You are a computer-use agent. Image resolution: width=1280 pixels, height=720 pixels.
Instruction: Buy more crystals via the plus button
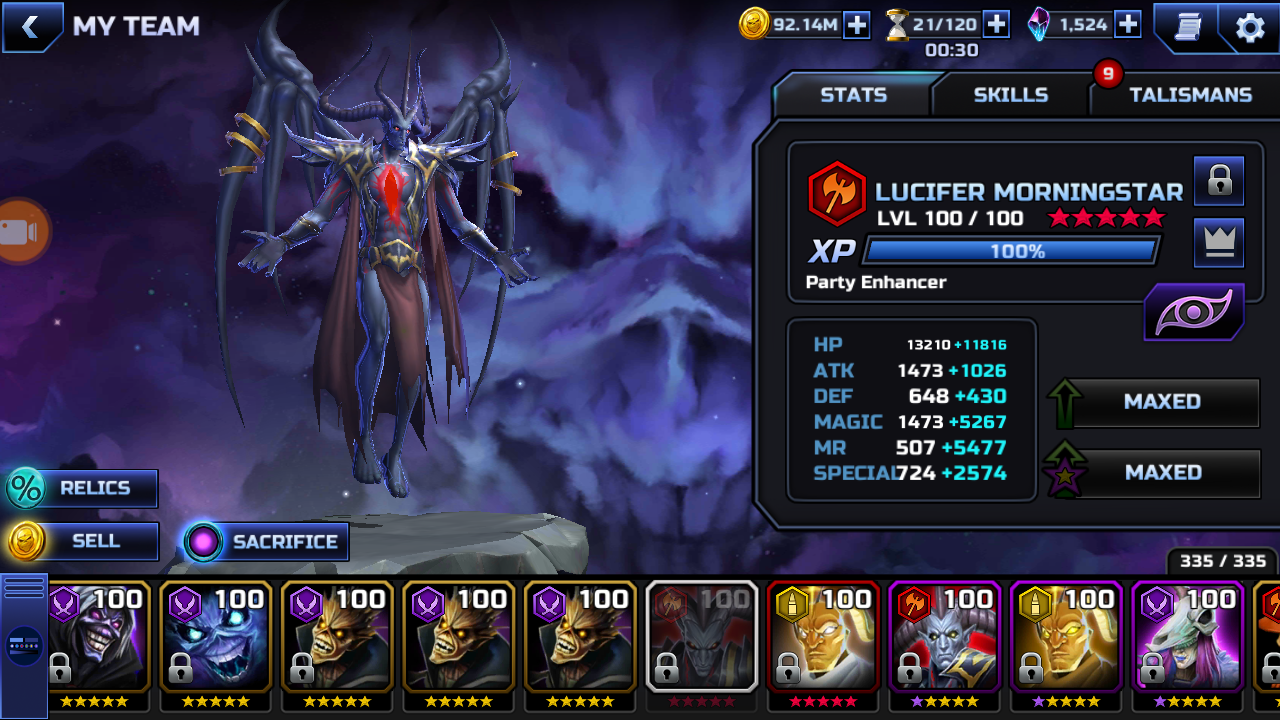point(1128,25)
